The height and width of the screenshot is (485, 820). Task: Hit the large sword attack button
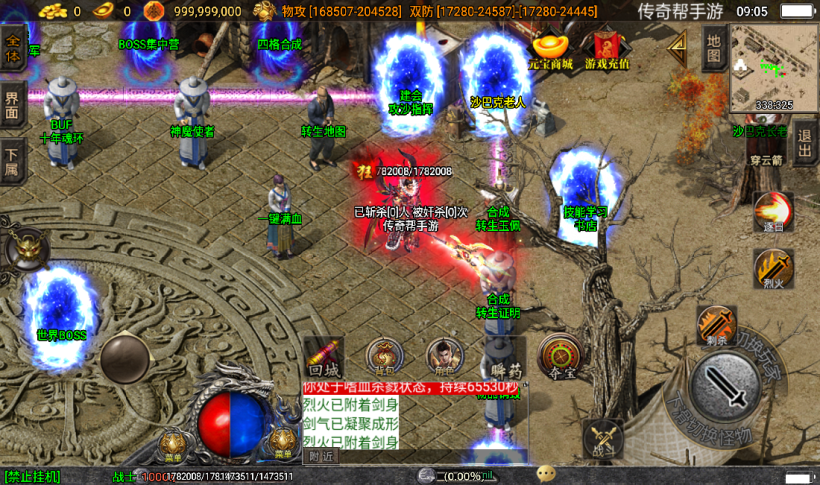point(732,386)
